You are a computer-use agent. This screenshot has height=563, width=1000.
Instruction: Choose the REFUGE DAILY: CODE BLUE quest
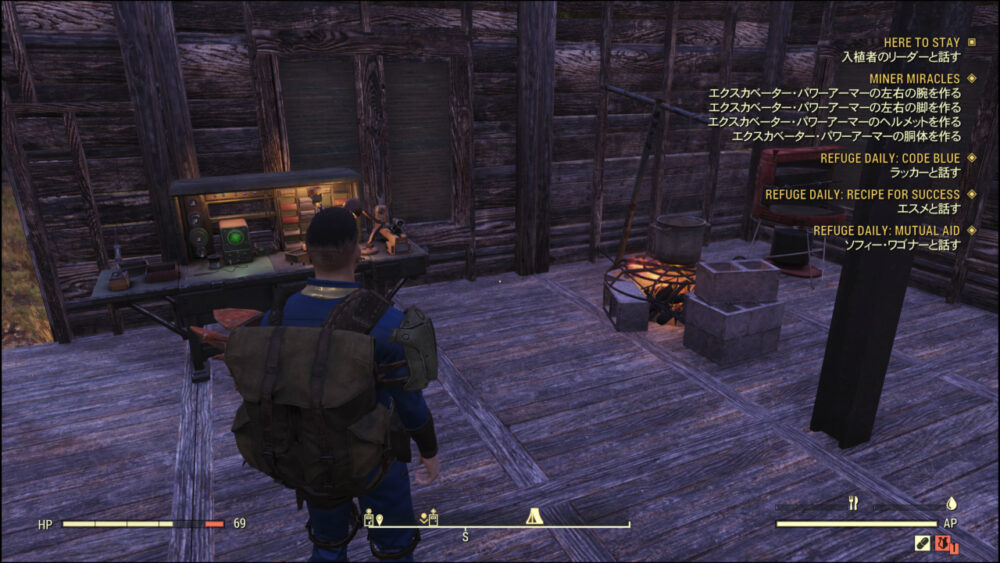point(890,158)
